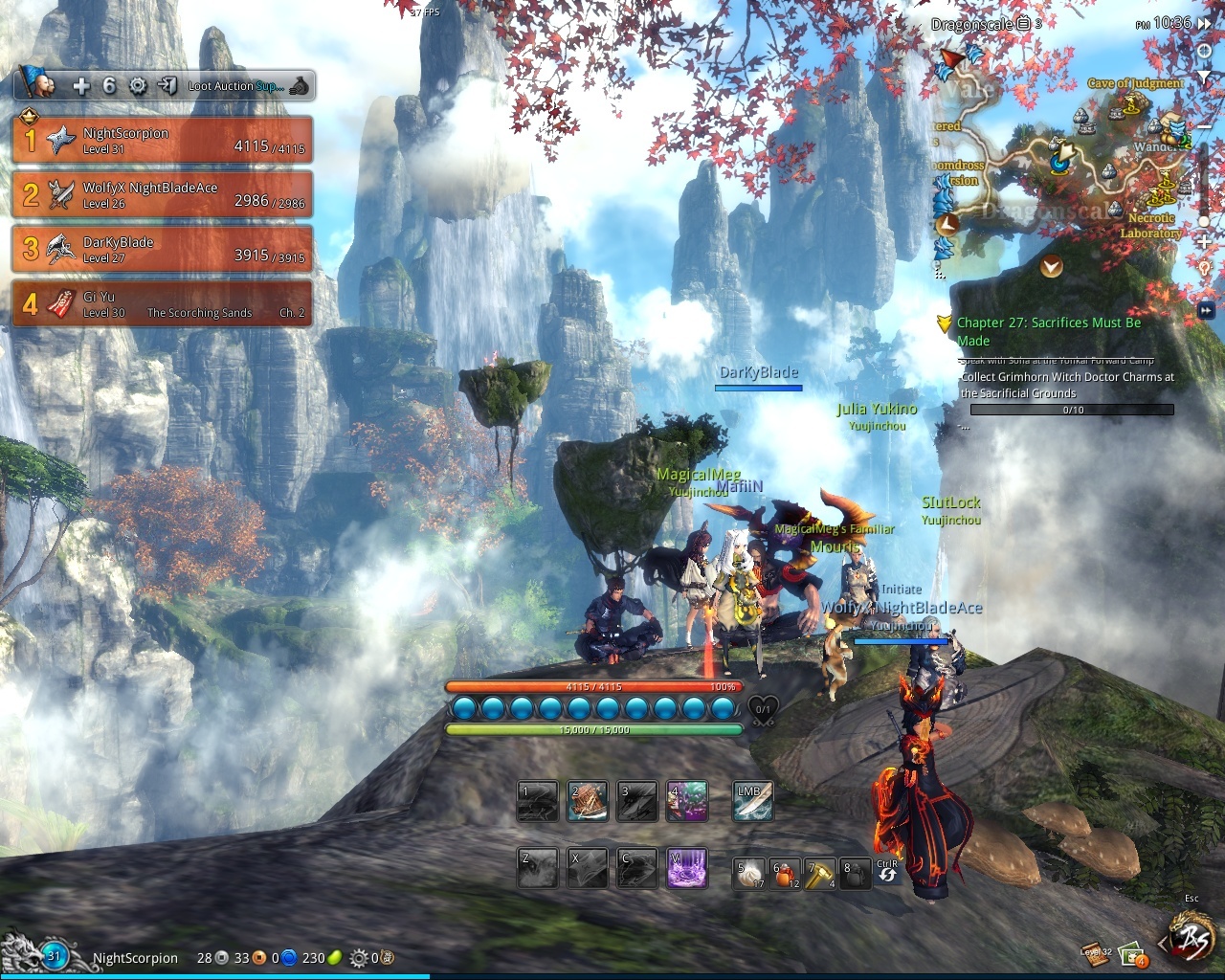Open the dragon emblem main menu
This screenshot has width=1225, height=980.
[1192, 939]
